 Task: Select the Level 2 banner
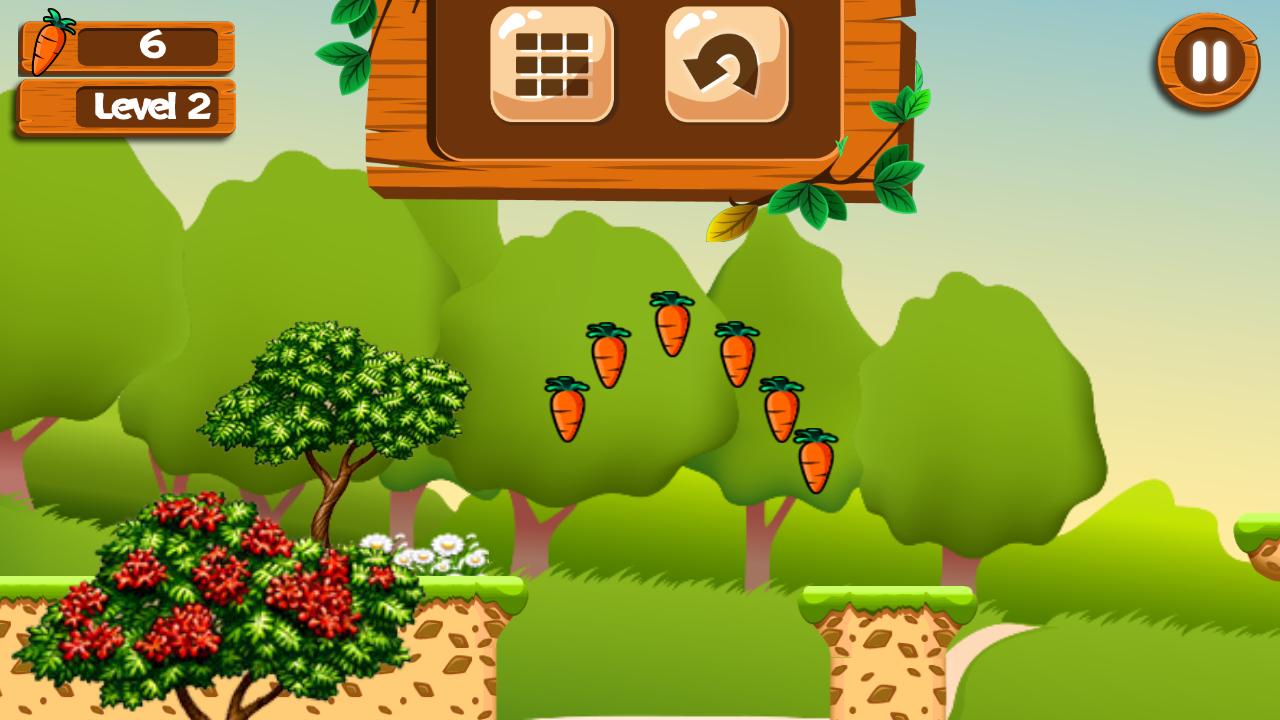[152, 104]
